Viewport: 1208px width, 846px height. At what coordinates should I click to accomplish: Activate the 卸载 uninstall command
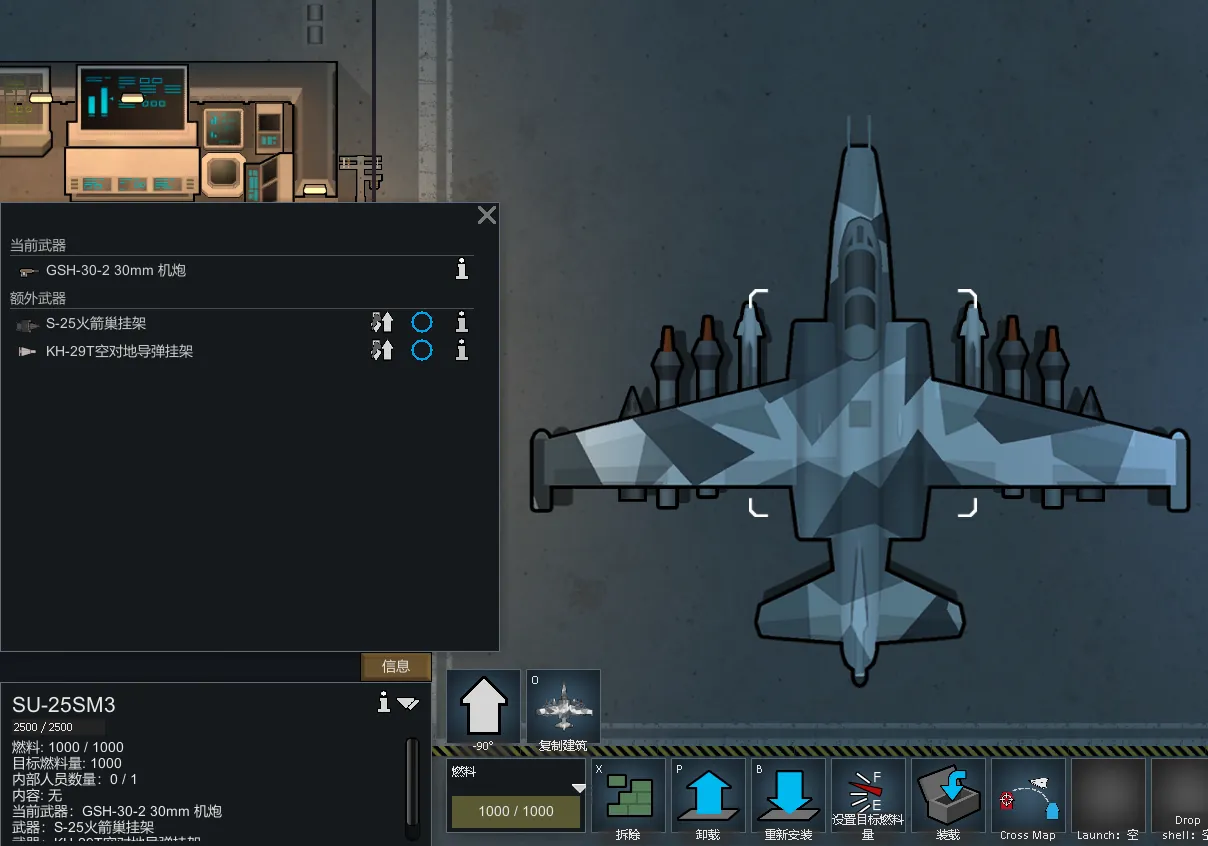coord(708,796)
